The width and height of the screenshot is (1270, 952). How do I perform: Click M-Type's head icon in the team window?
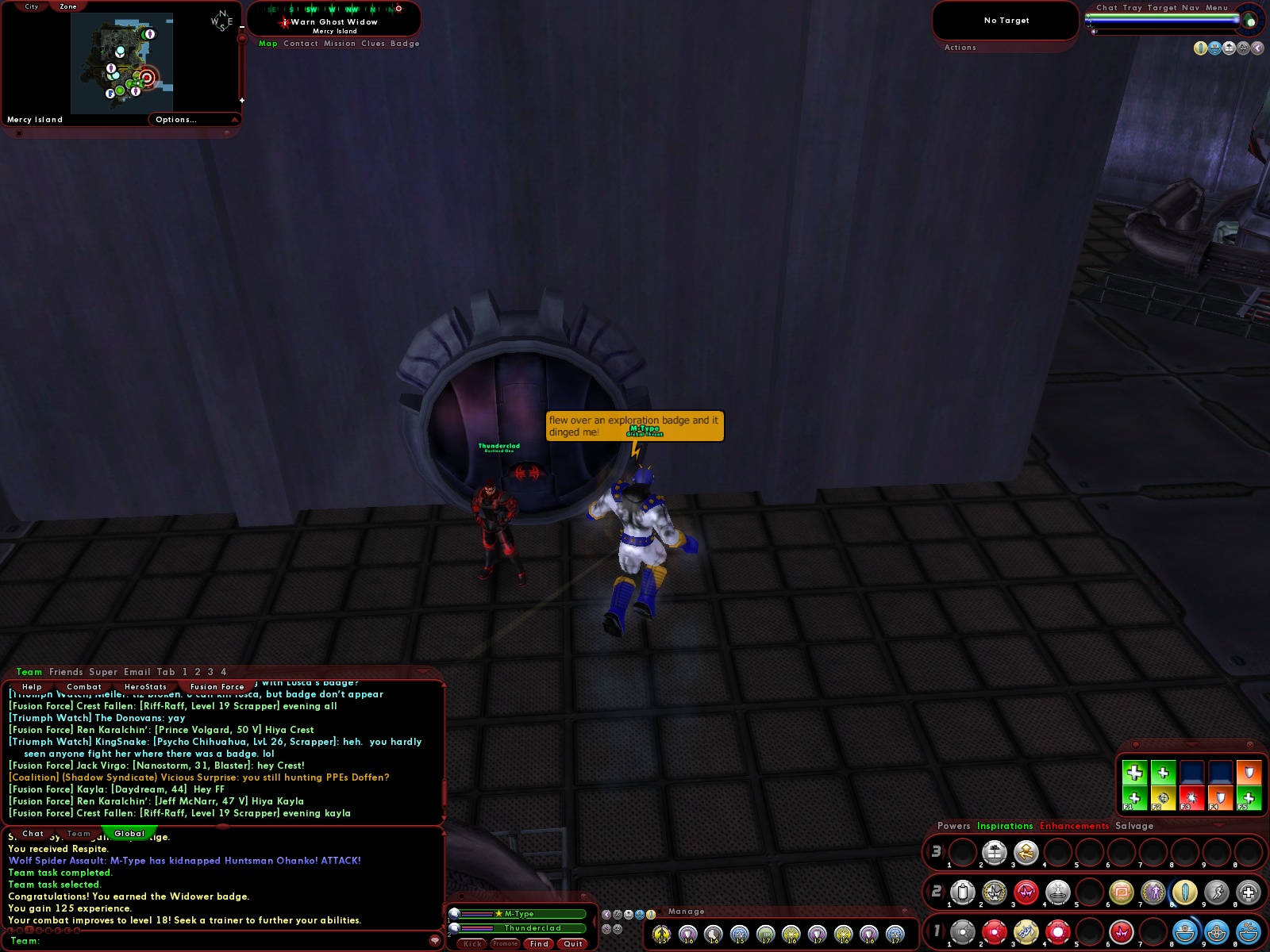453,913
